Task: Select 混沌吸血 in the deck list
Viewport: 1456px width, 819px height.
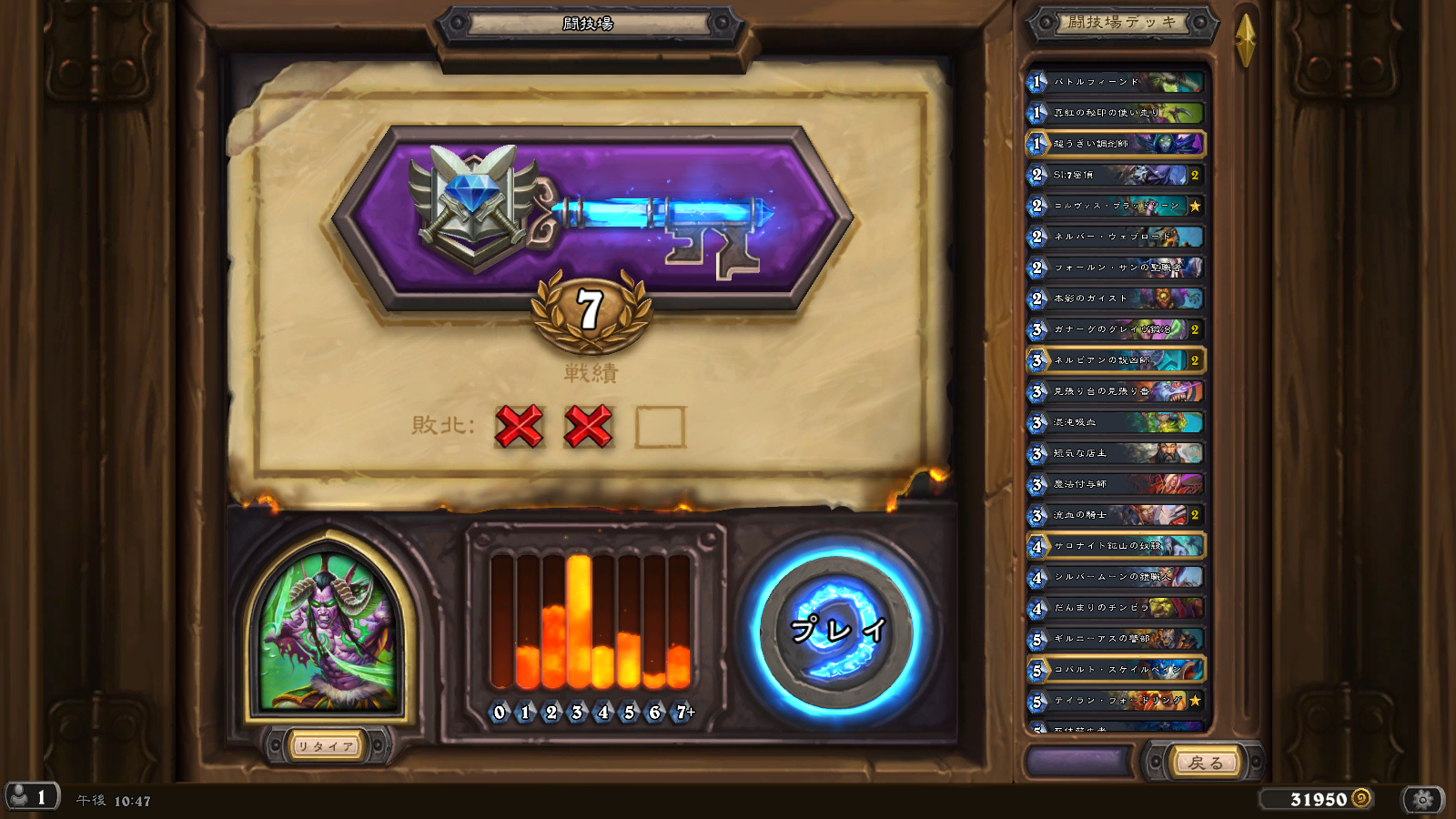Action: (1116, 422)
